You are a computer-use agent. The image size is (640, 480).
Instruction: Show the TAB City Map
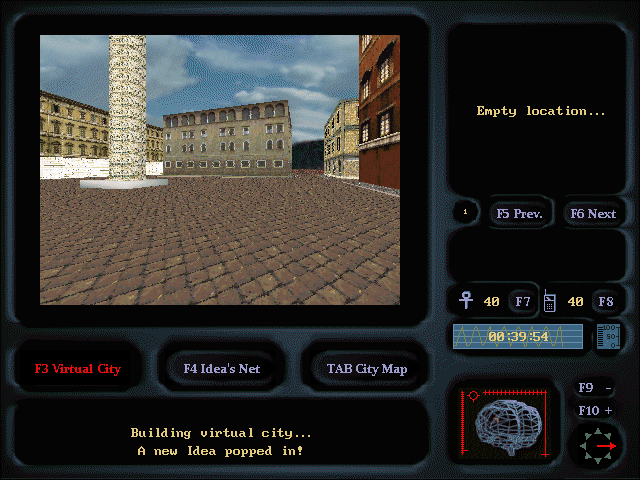pyautogui.click(x=367, y=368)
